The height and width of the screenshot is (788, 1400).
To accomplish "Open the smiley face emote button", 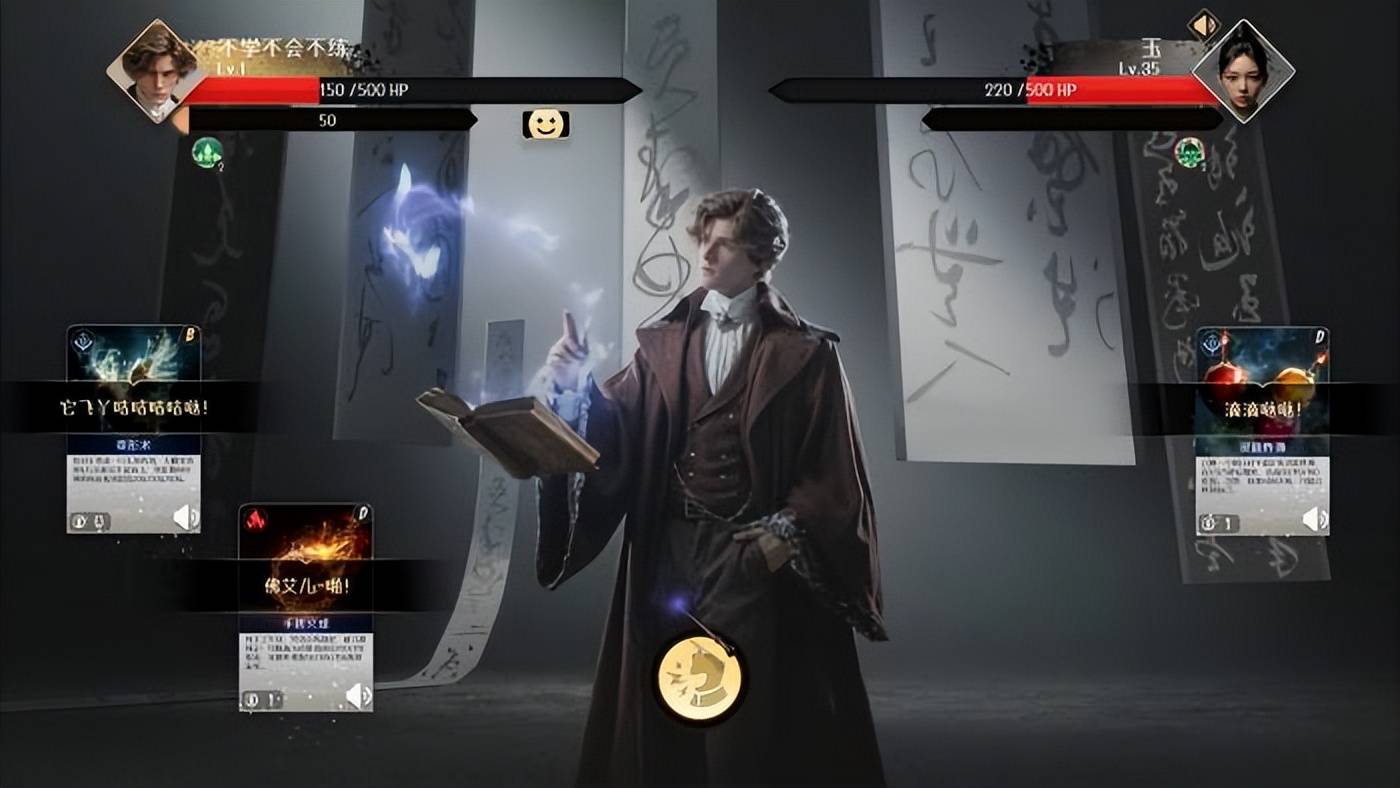I will pyautogui.click(x=545, y=124).
